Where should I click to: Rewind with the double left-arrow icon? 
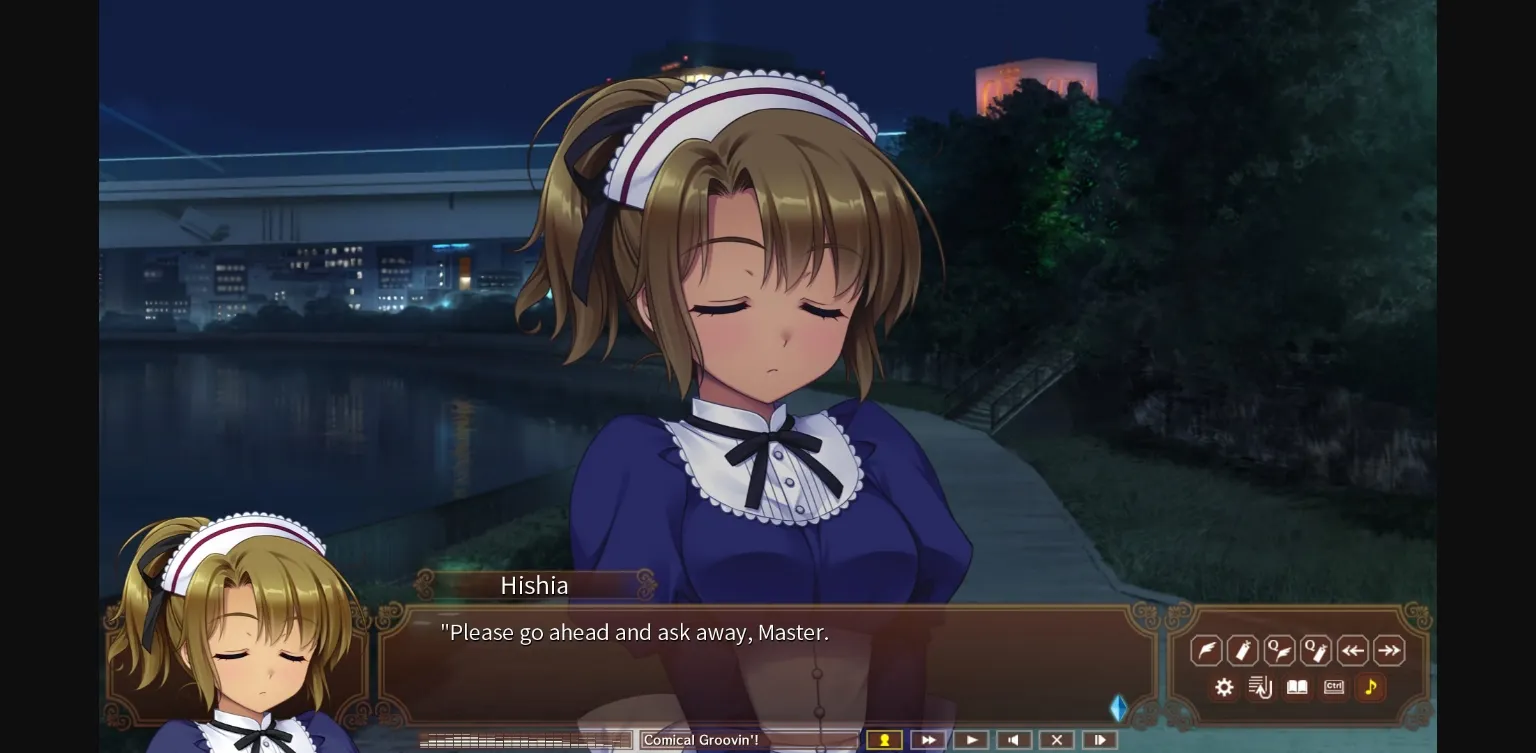[x=1353, y=650]
